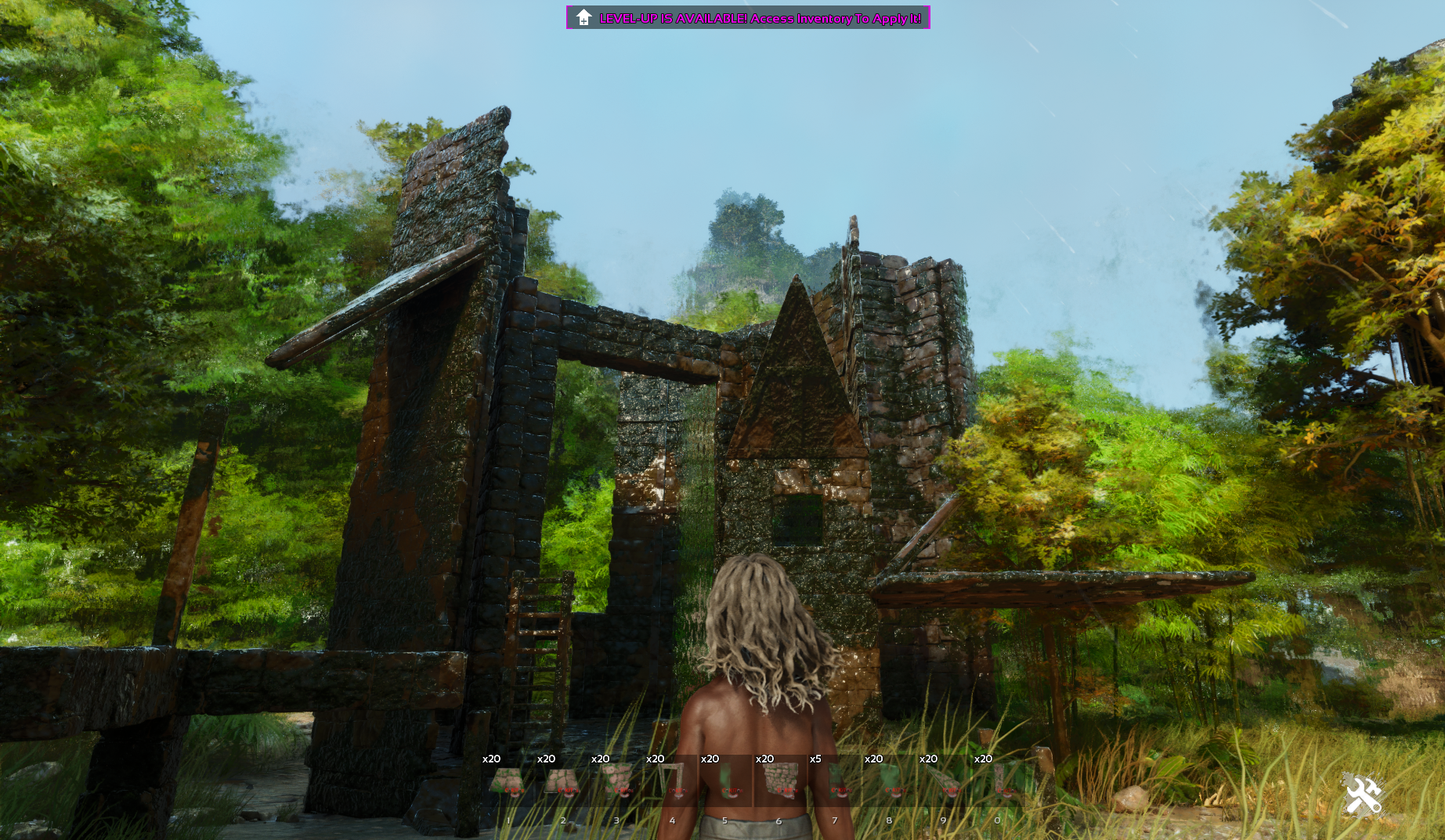Select the mossy foundation in hotbar slot 1
Viewport: 1445px width, 840px height.
point(508,781)
